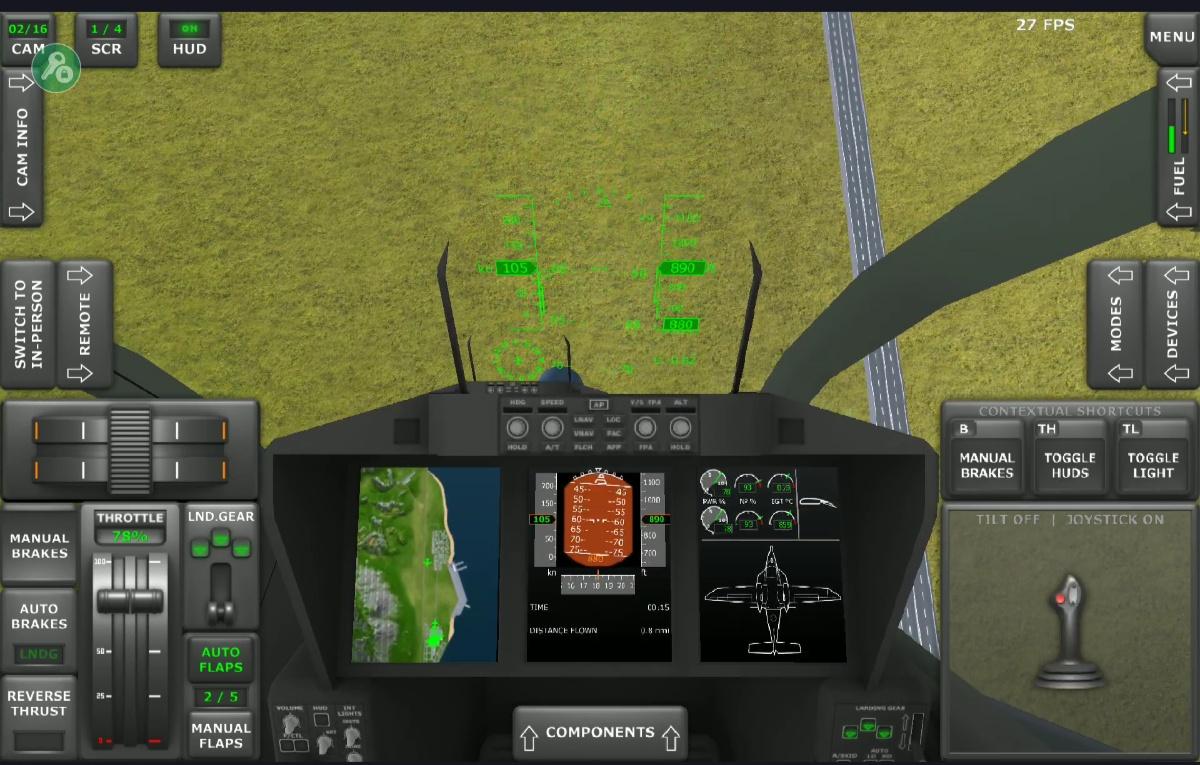Expand the FUEL panel
1200x765 pixels.
point(1178,147)
